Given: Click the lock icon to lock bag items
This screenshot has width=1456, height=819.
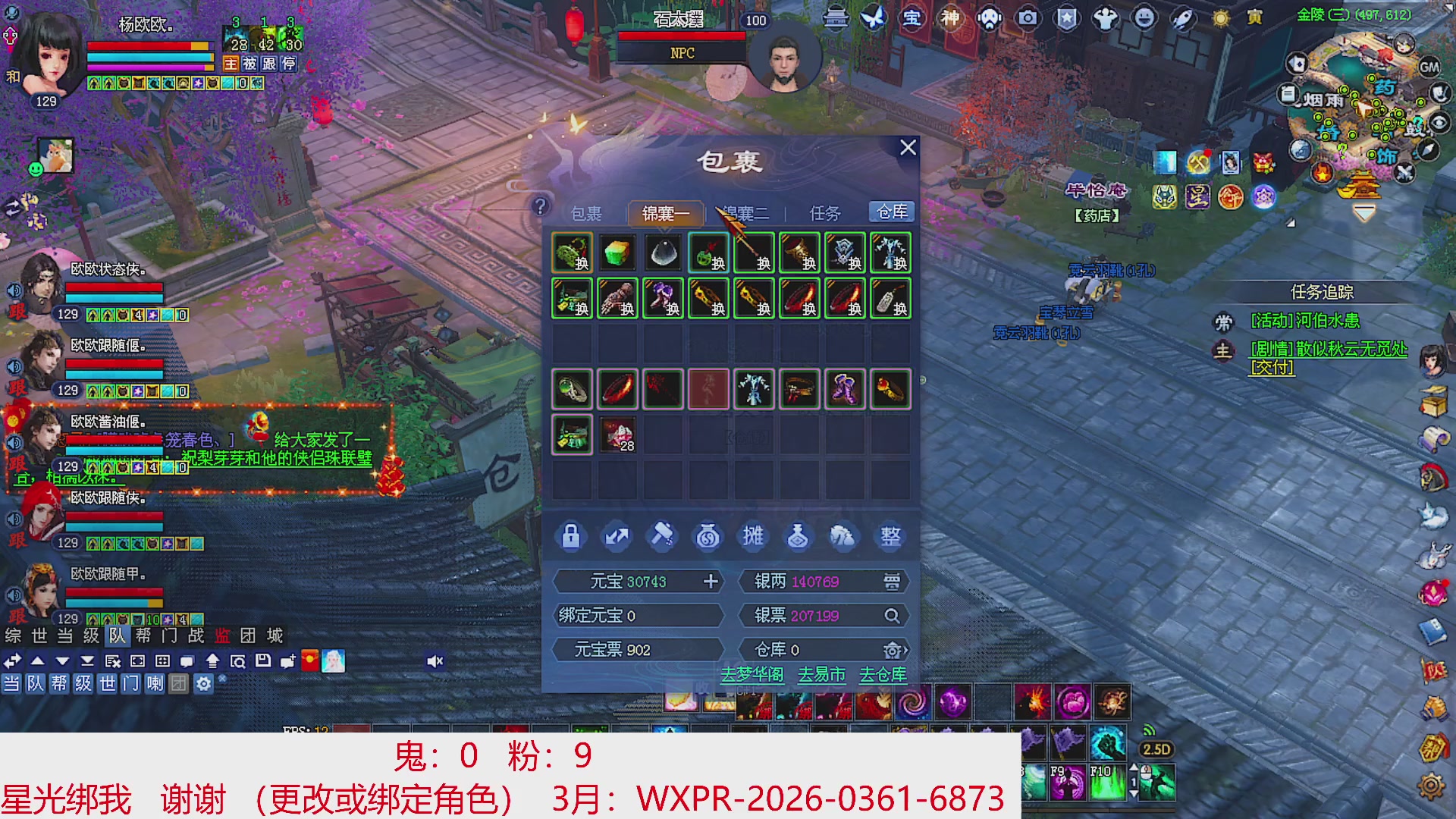Looking at the screenshot, I should pyautogui.click(x=571, y=536).
